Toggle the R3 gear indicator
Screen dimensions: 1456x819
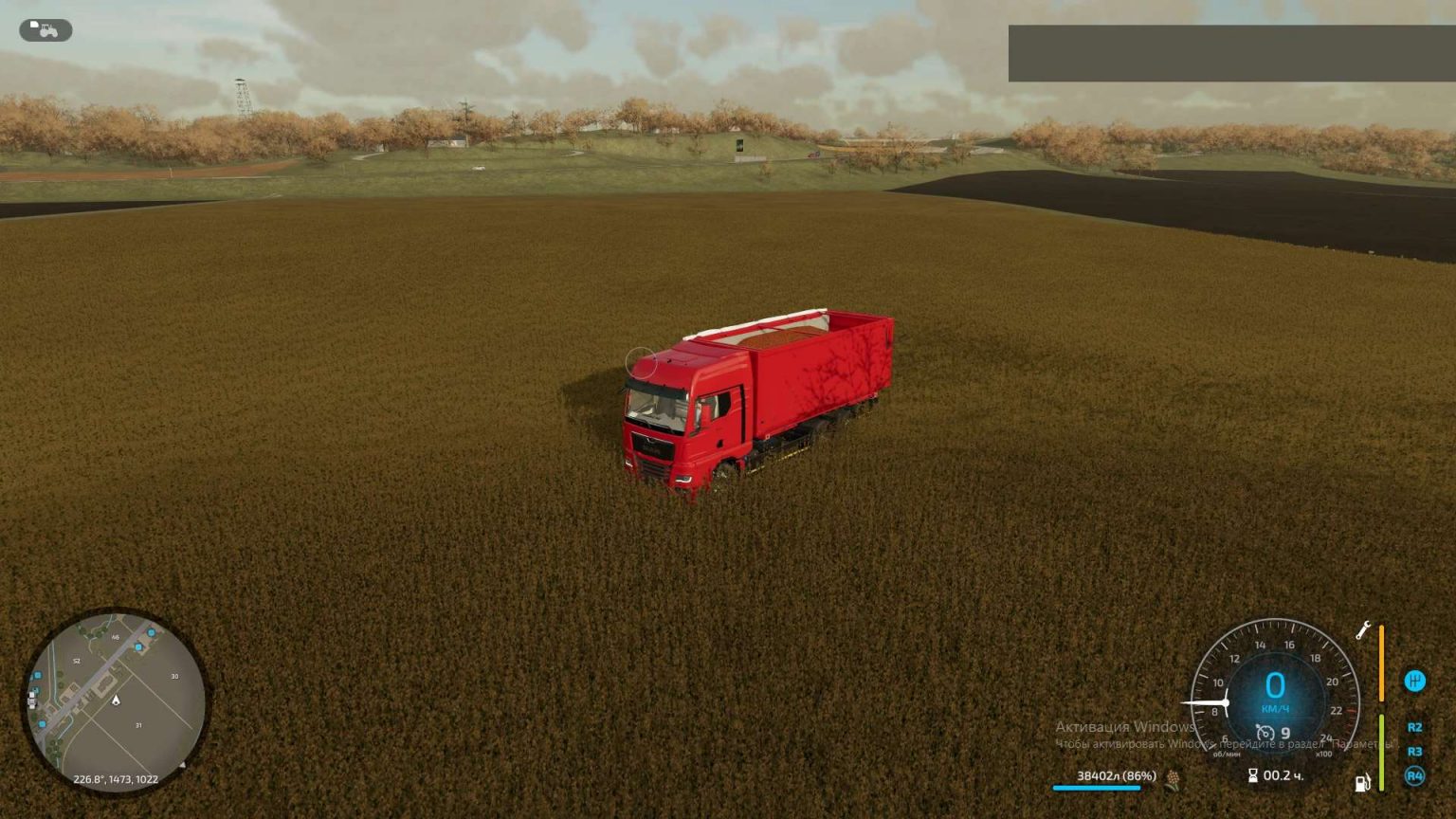pos(1415,749)
